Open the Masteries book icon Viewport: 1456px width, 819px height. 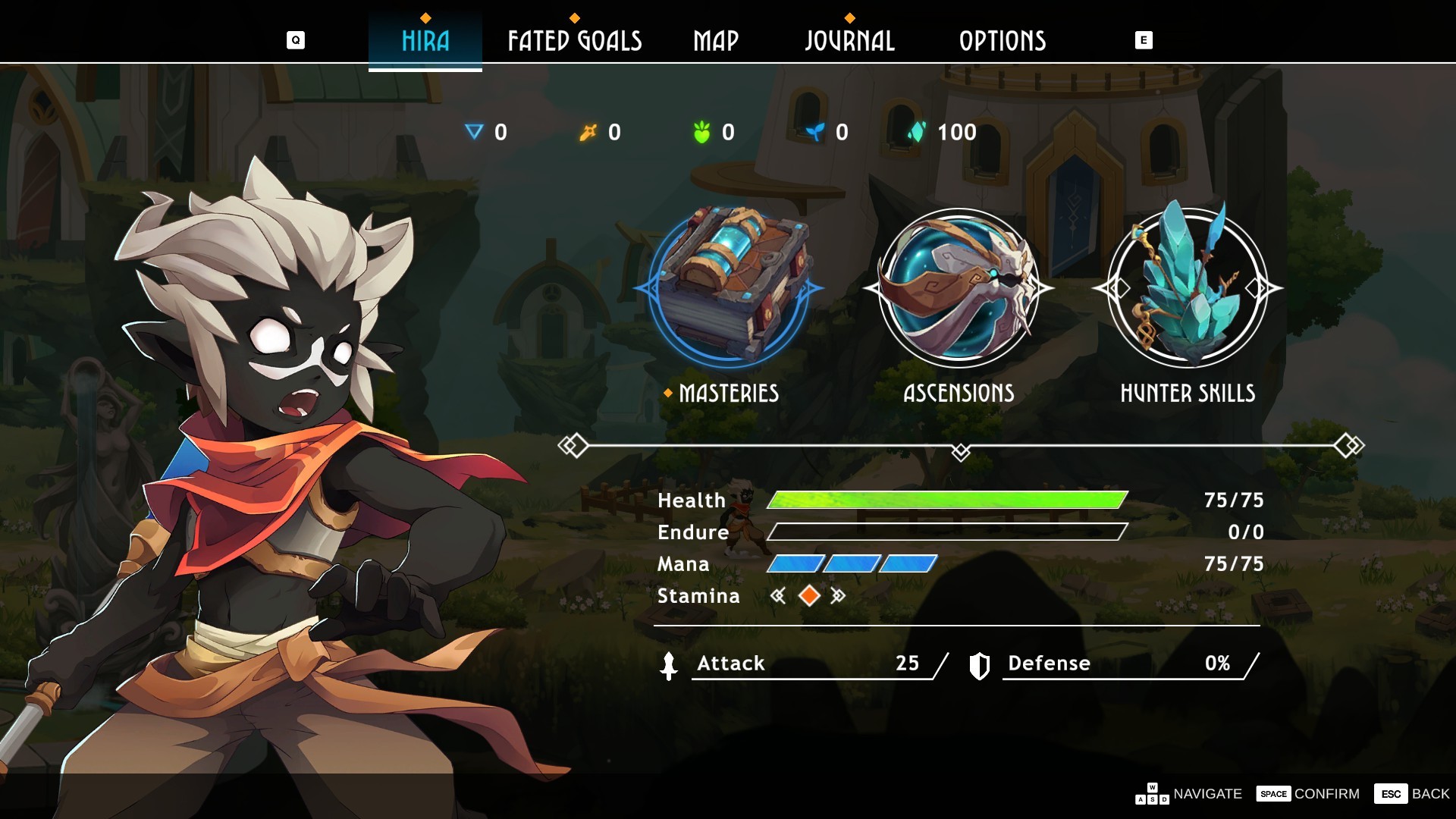pos(729,287)
